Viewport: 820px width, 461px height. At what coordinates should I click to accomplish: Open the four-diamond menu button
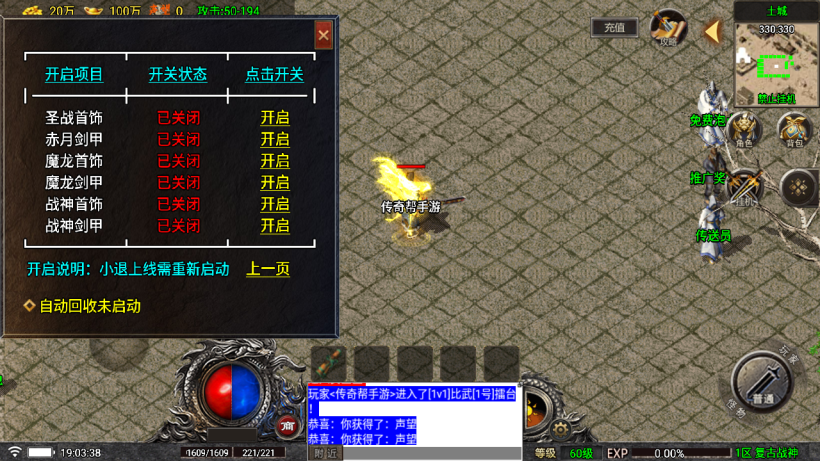click(x=798, y=187)
